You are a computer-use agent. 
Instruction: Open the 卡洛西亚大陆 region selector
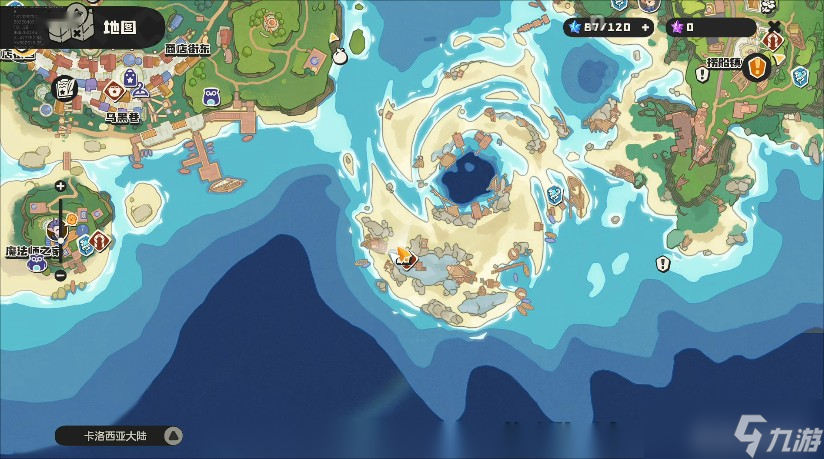tap(118, 435)
